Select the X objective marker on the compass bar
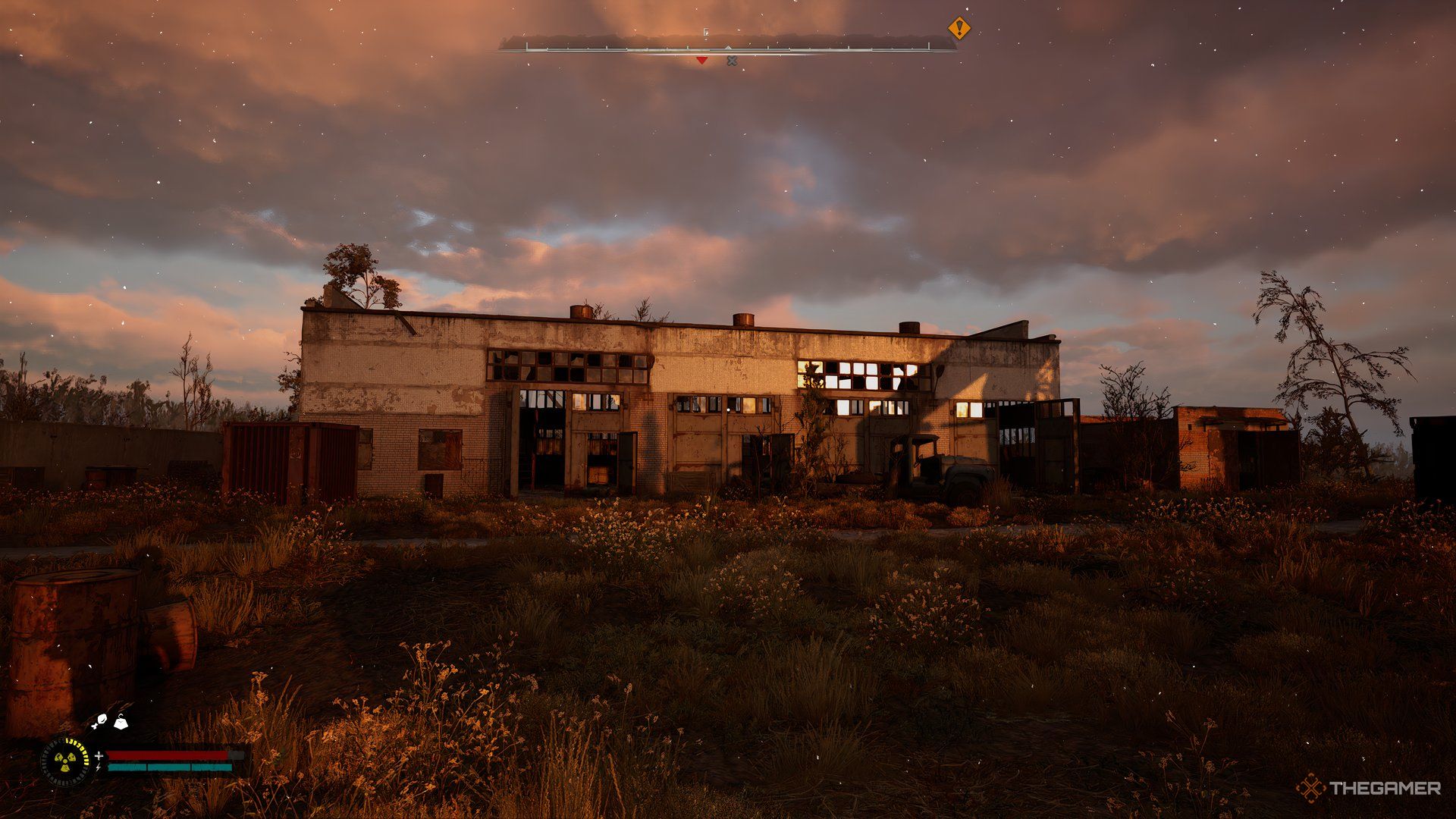Viewport: 1456px width, 819px height. (732, 61)
